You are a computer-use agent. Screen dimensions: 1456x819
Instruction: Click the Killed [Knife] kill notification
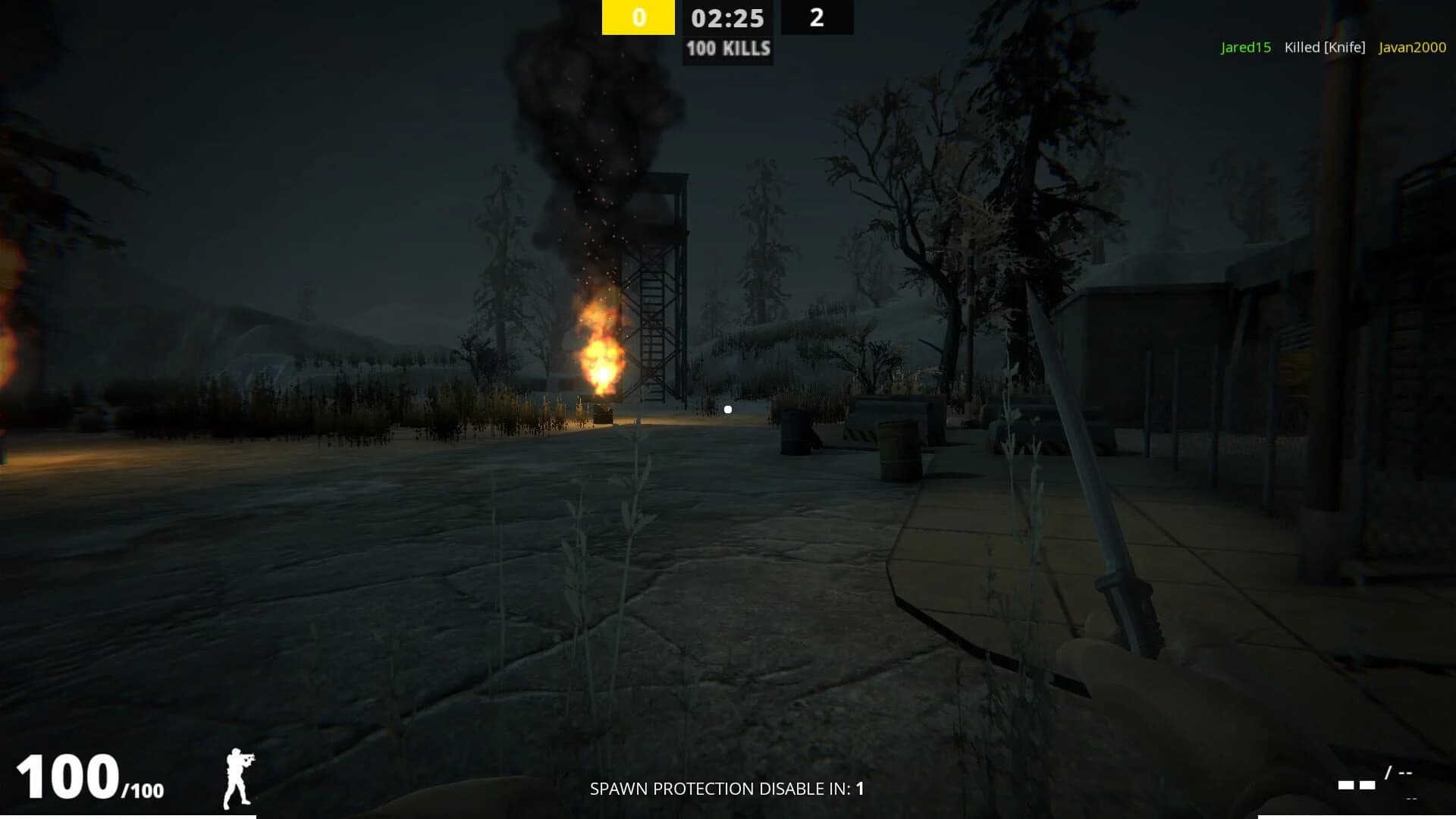click(x=1323, y=47)
